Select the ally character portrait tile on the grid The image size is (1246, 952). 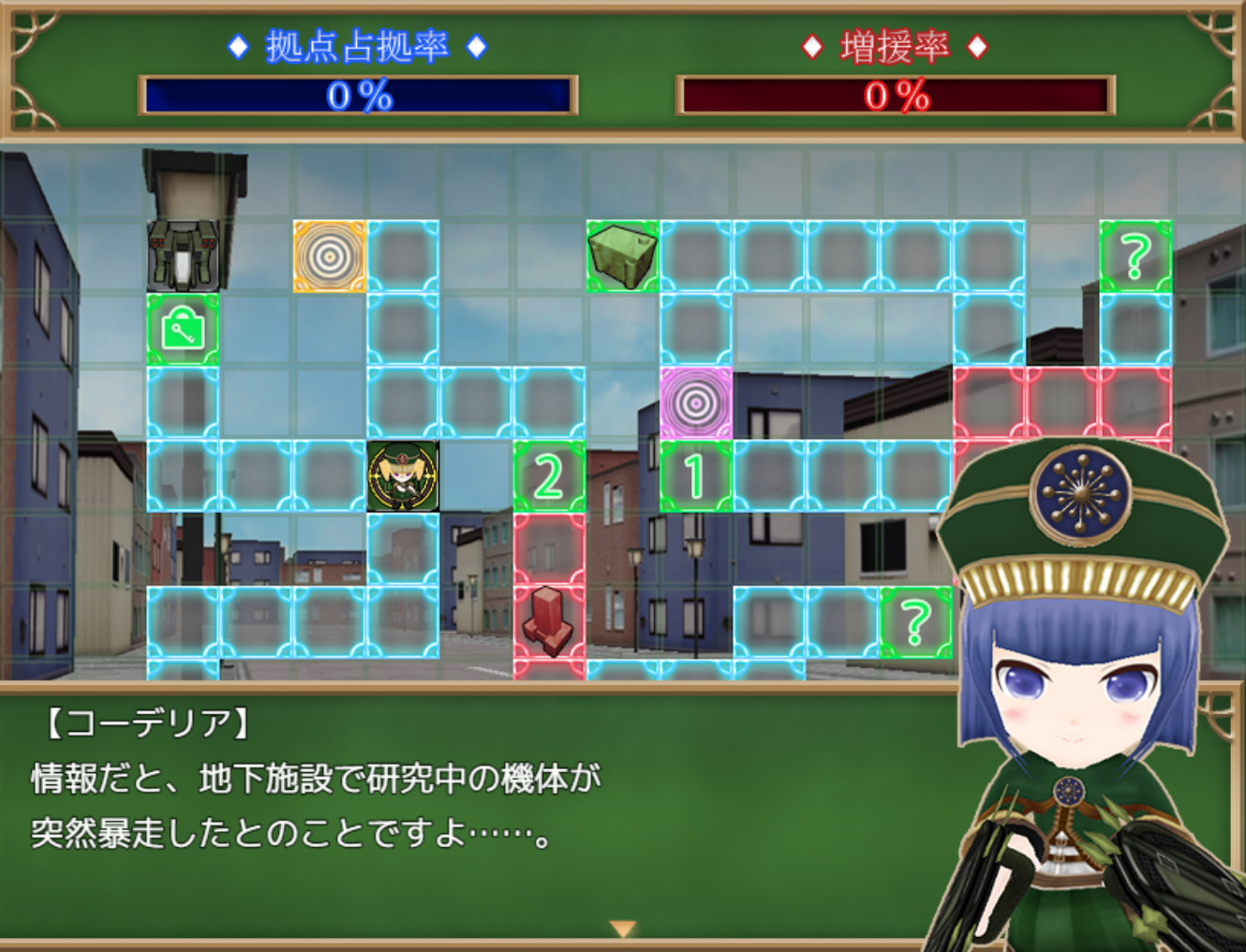click(x=405, y=474)
